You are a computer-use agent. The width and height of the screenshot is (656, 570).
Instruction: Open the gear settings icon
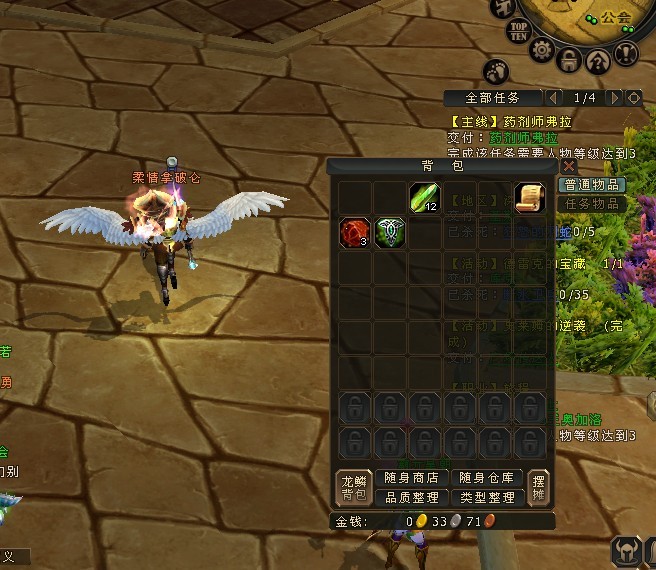tap(542, 50)
